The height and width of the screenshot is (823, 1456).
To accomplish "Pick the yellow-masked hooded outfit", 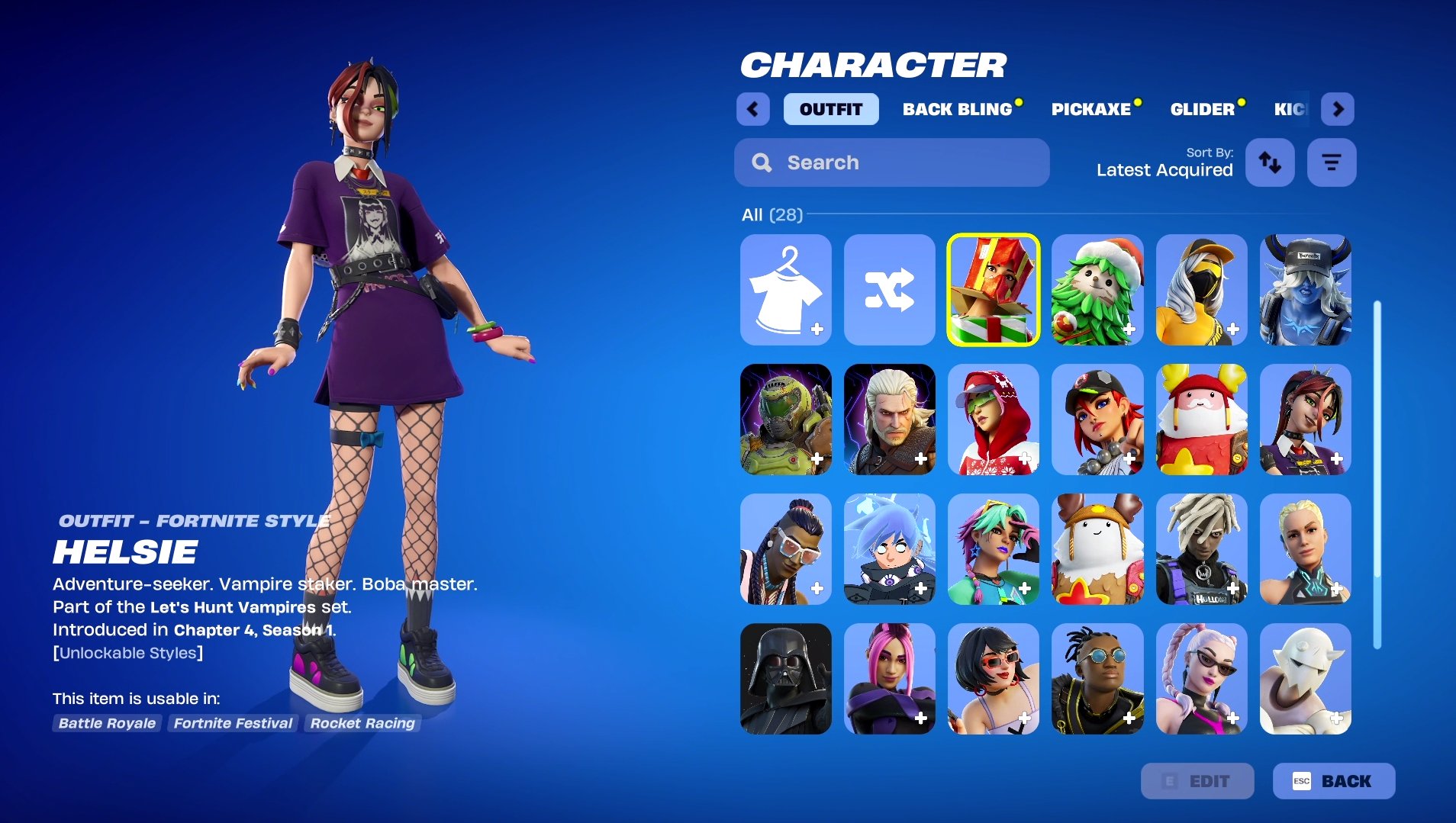I will click(x=1201, y=290).
